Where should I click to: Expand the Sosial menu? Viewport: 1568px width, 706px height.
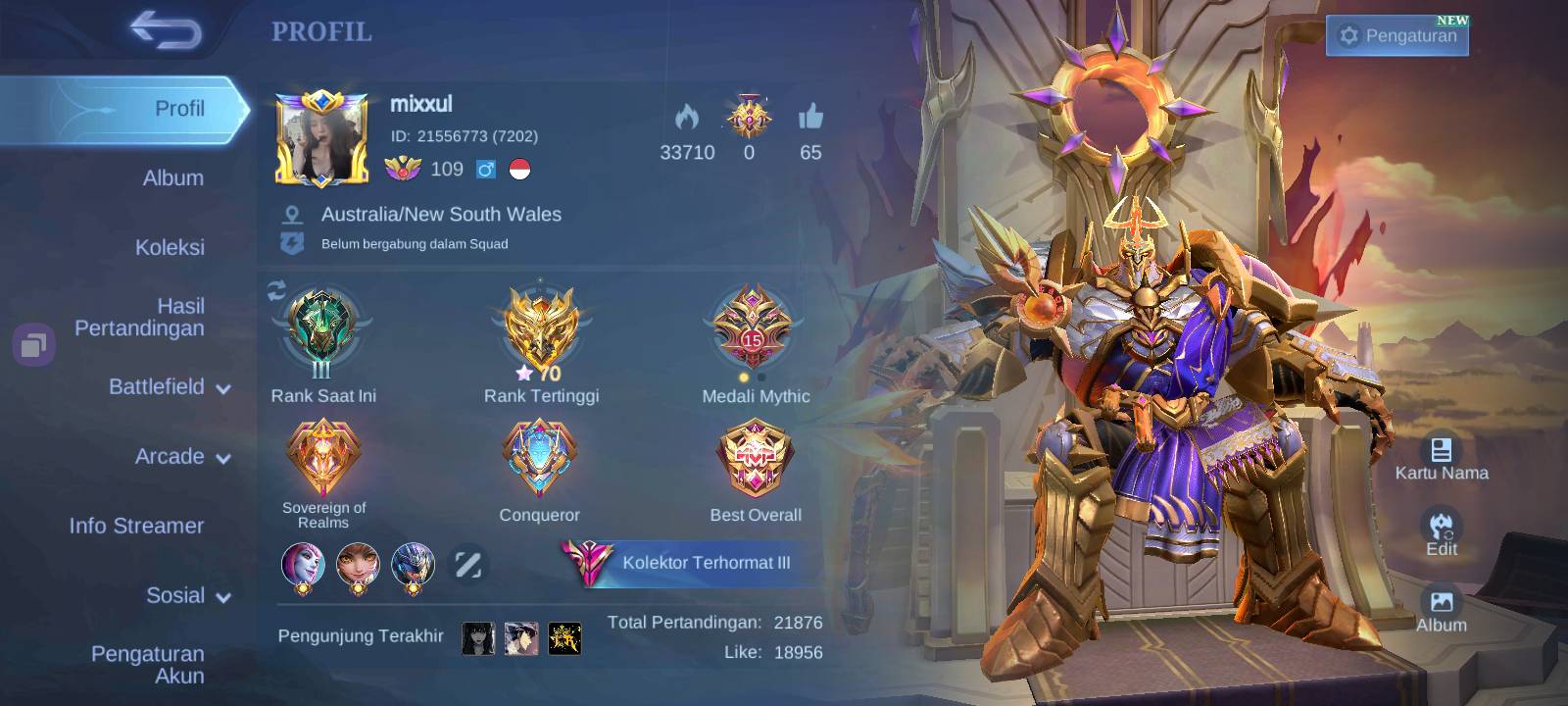[188, 596]
